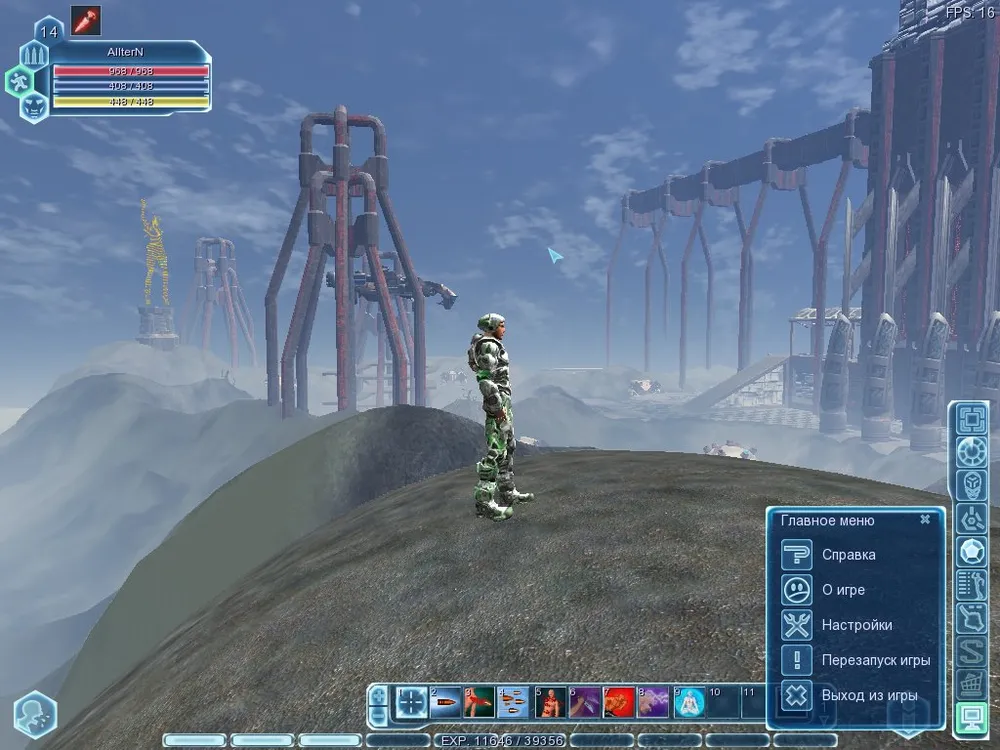This screenshot has height=750, width=1000.
Task: Open the shopping cart sidebar button
Action: pos(969,684)
